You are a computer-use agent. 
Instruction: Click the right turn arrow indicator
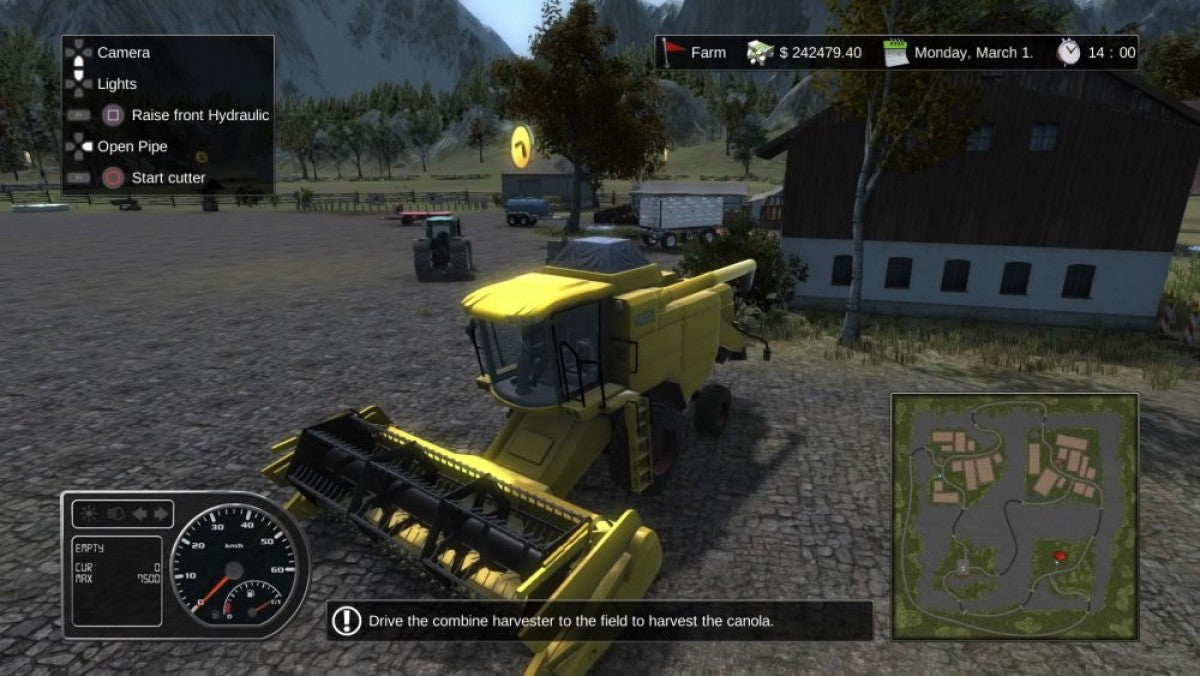(160, 514)
